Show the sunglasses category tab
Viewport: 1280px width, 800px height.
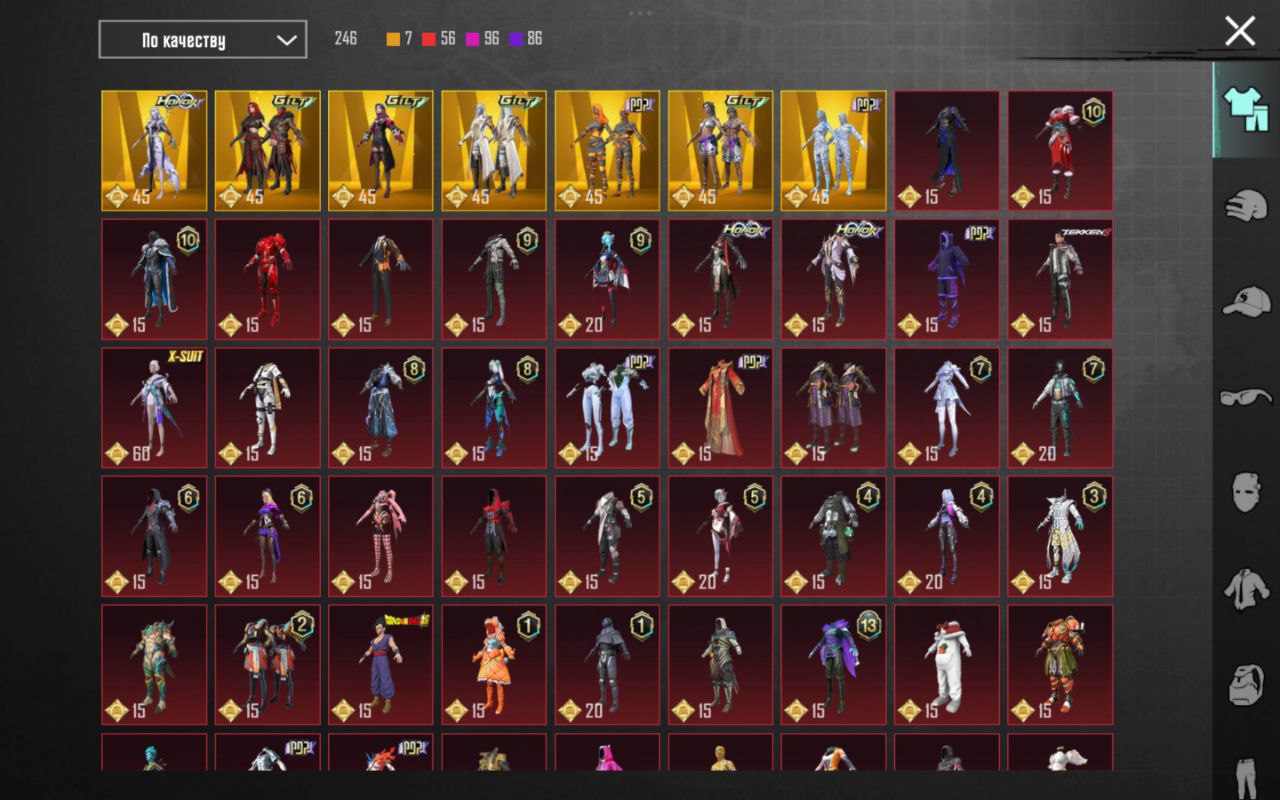tap(1246, 397)
